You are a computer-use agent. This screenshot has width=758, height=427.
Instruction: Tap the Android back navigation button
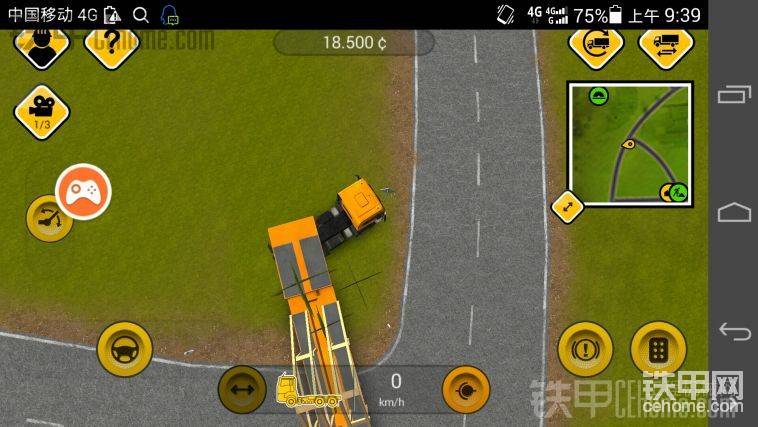(733, 331)
